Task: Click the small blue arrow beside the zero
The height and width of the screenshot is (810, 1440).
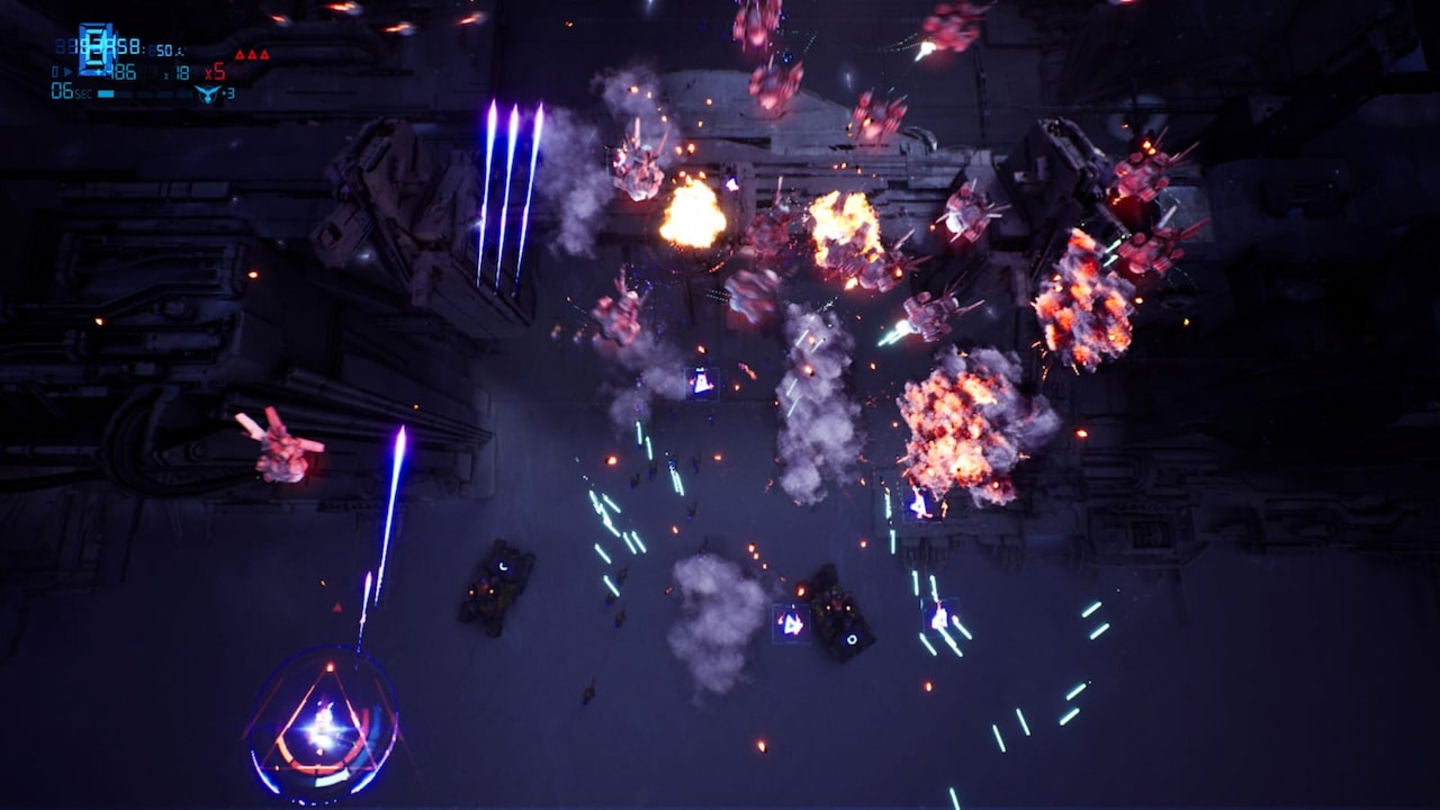Action: click(68, 71)
